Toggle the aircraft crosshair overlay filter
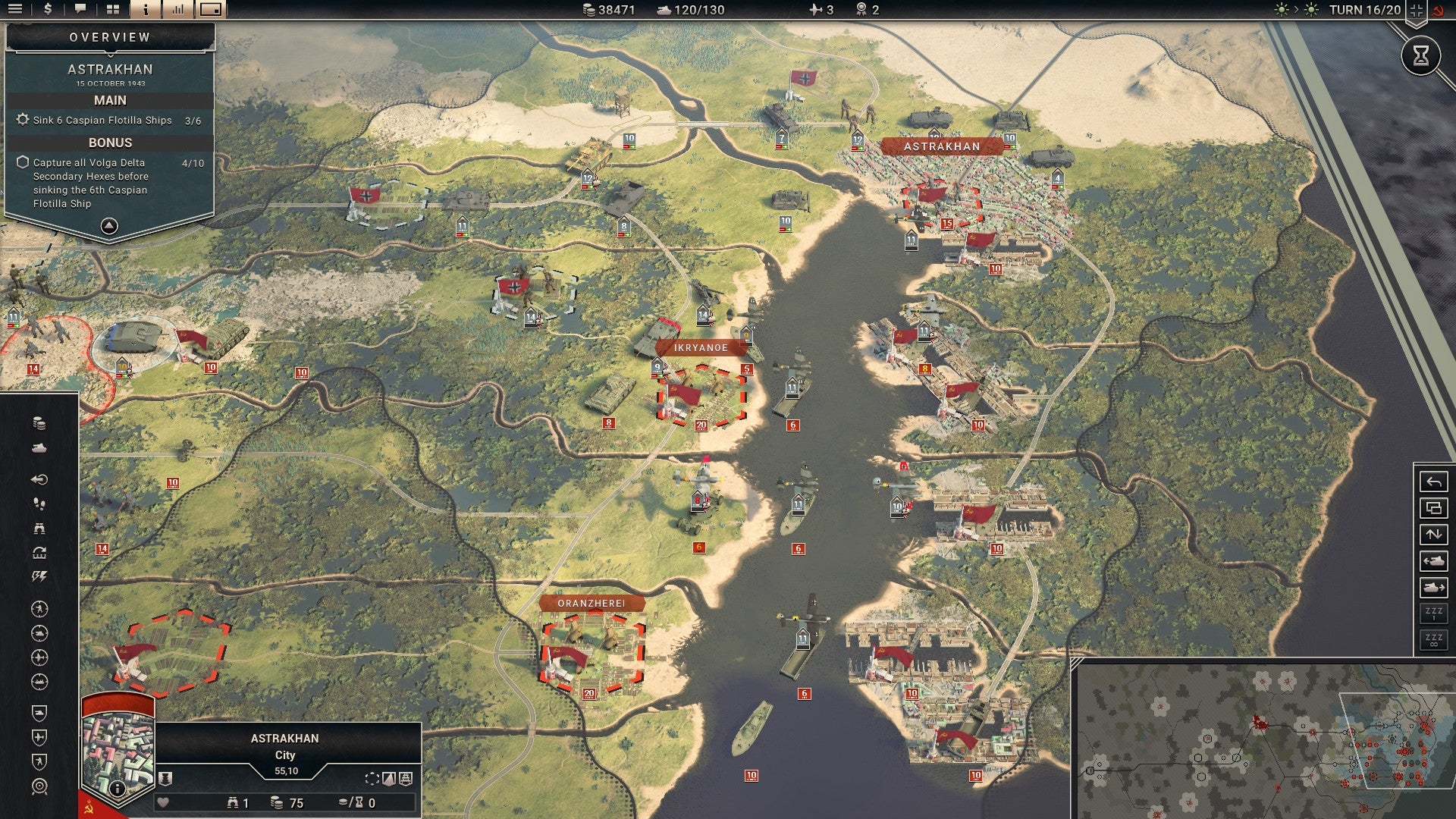The height and width of the screenshot is (819, 1456). pos(39,658)
